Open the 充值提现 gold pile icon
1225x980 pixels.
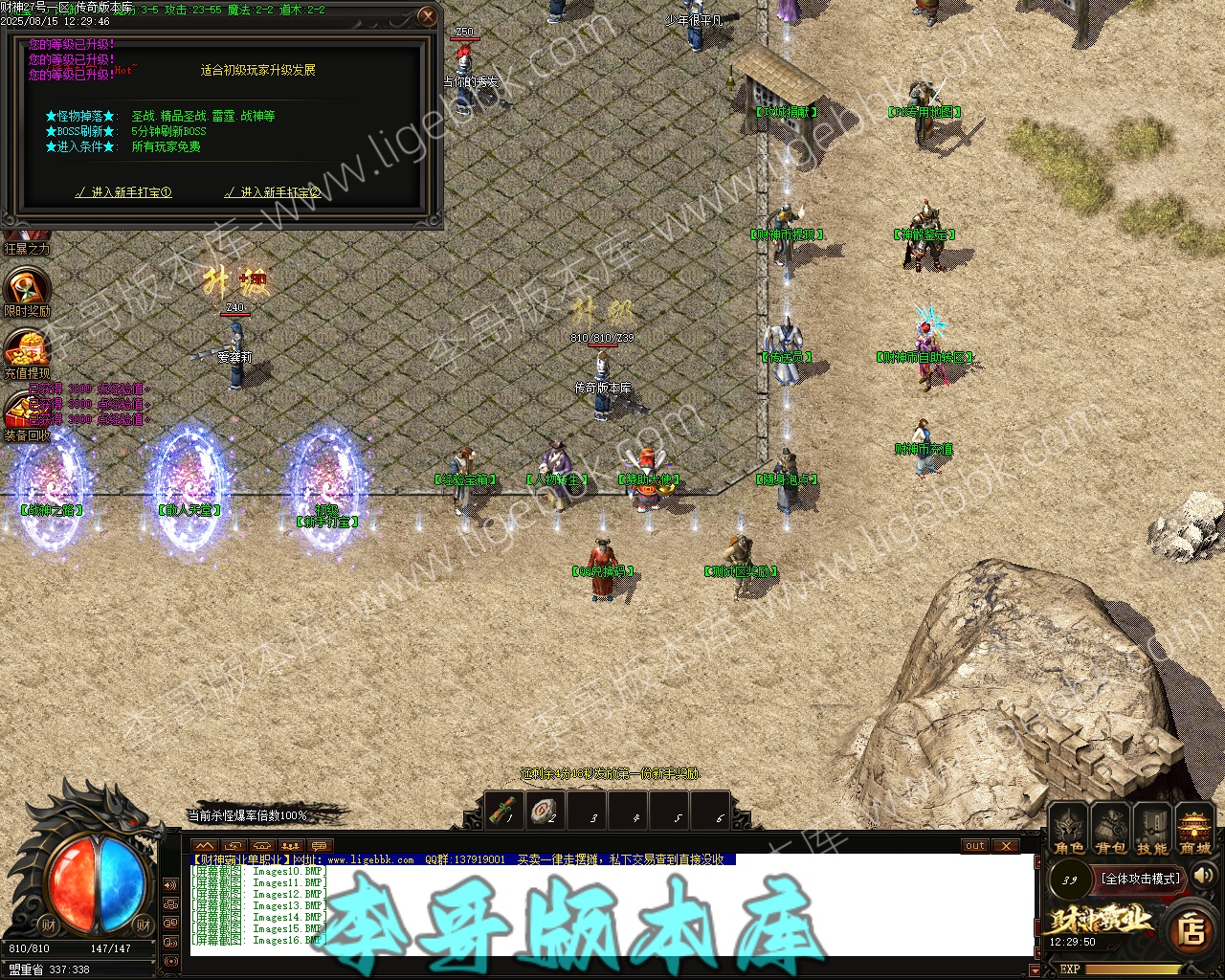coord(26,350)
